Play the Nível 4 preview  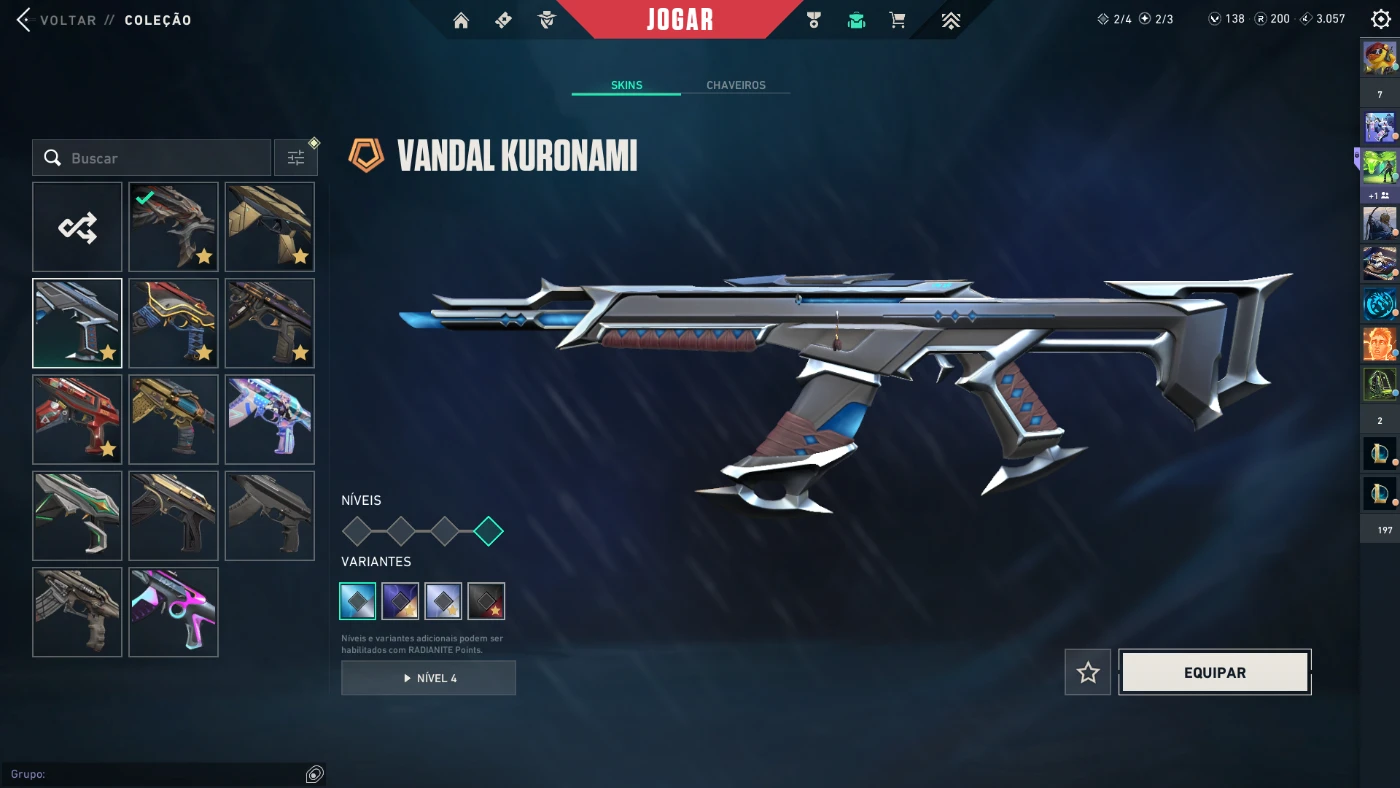428,678
